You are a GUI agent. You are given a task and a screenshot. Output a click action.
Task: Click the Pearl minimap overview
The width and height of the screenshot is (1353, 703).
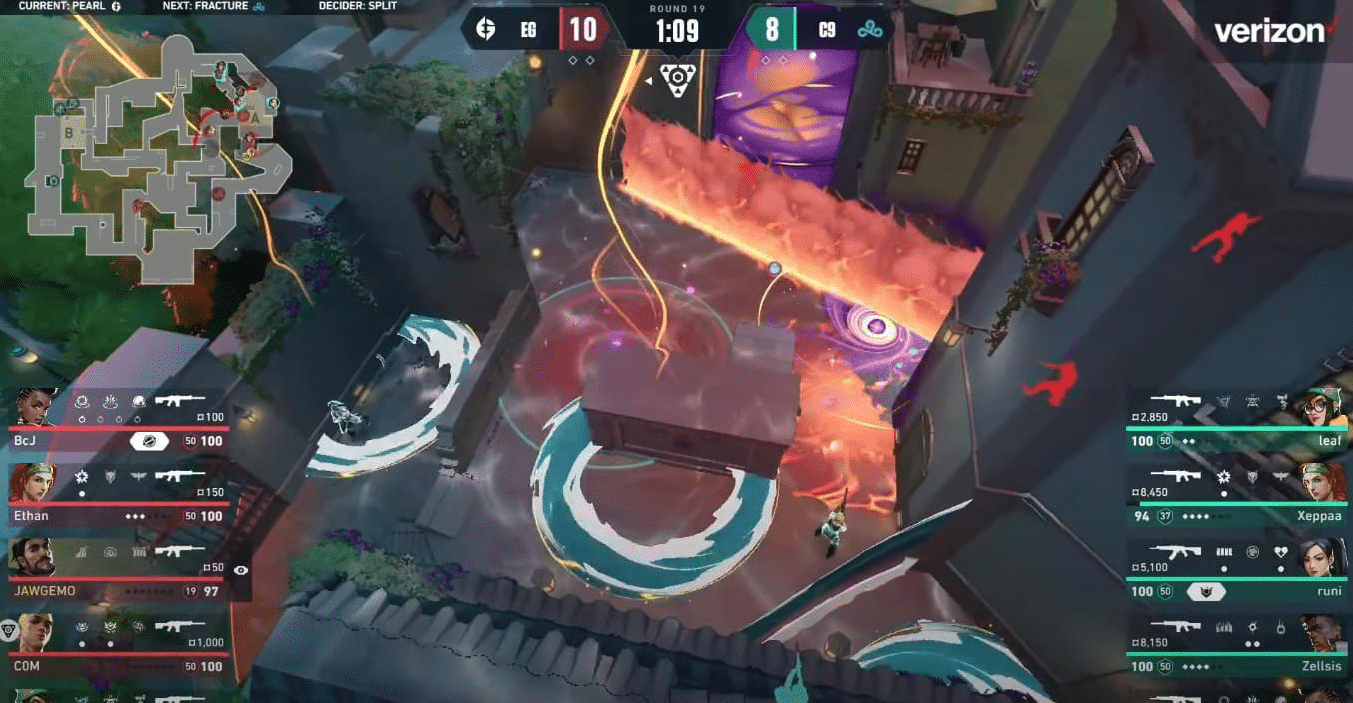pyautogui.click(x=160, y=160)
